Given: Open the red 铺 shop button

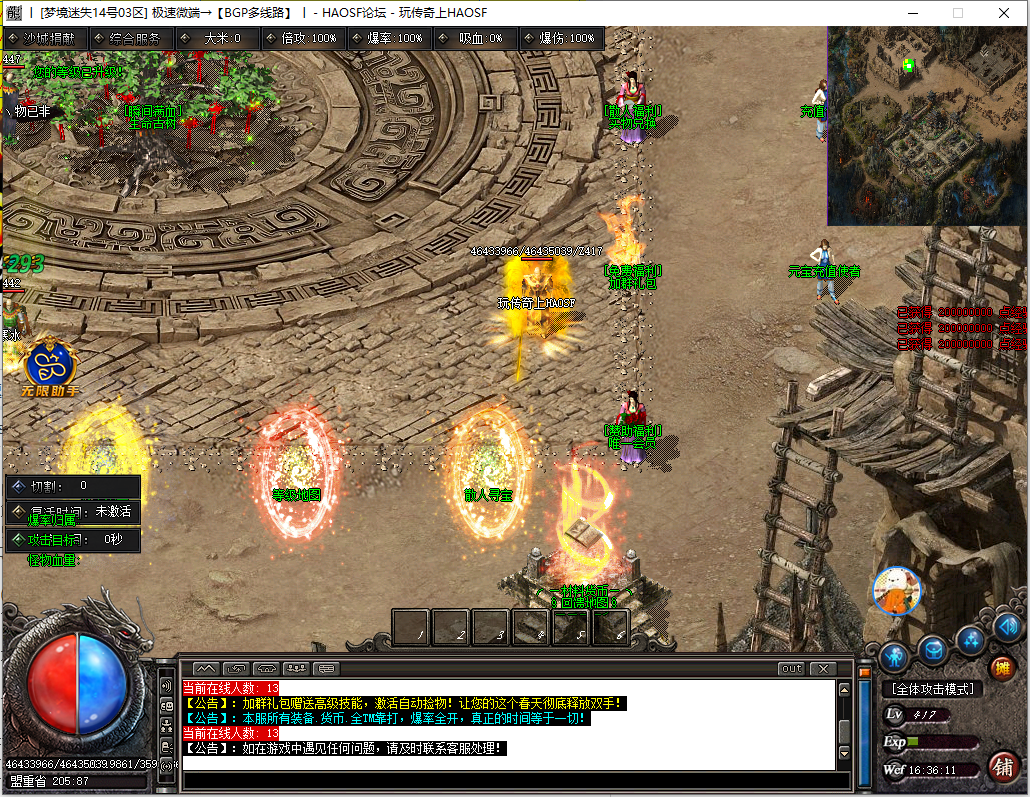Looking at the screenshot, I should coord(1003,766).
